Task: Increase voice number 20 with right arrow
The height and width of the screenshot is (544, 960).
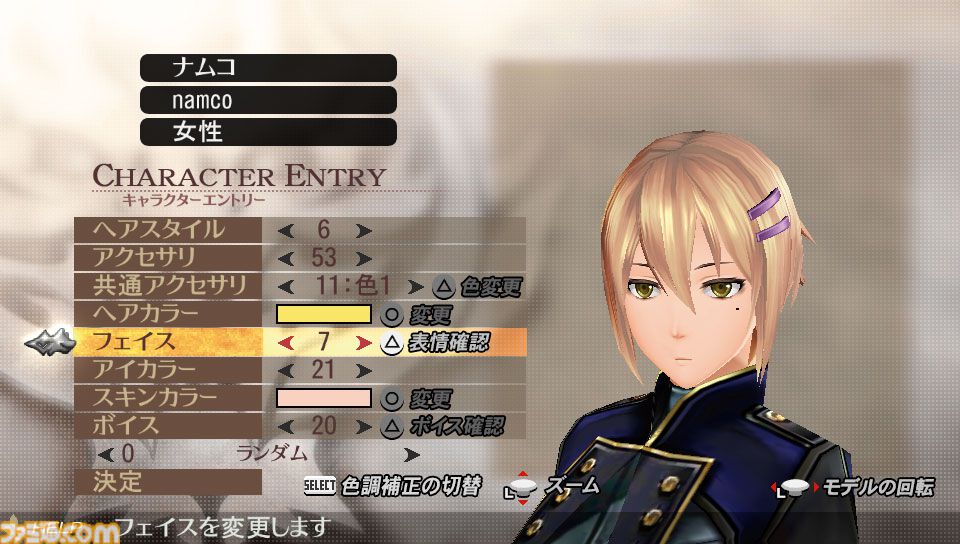Action: 363,426
